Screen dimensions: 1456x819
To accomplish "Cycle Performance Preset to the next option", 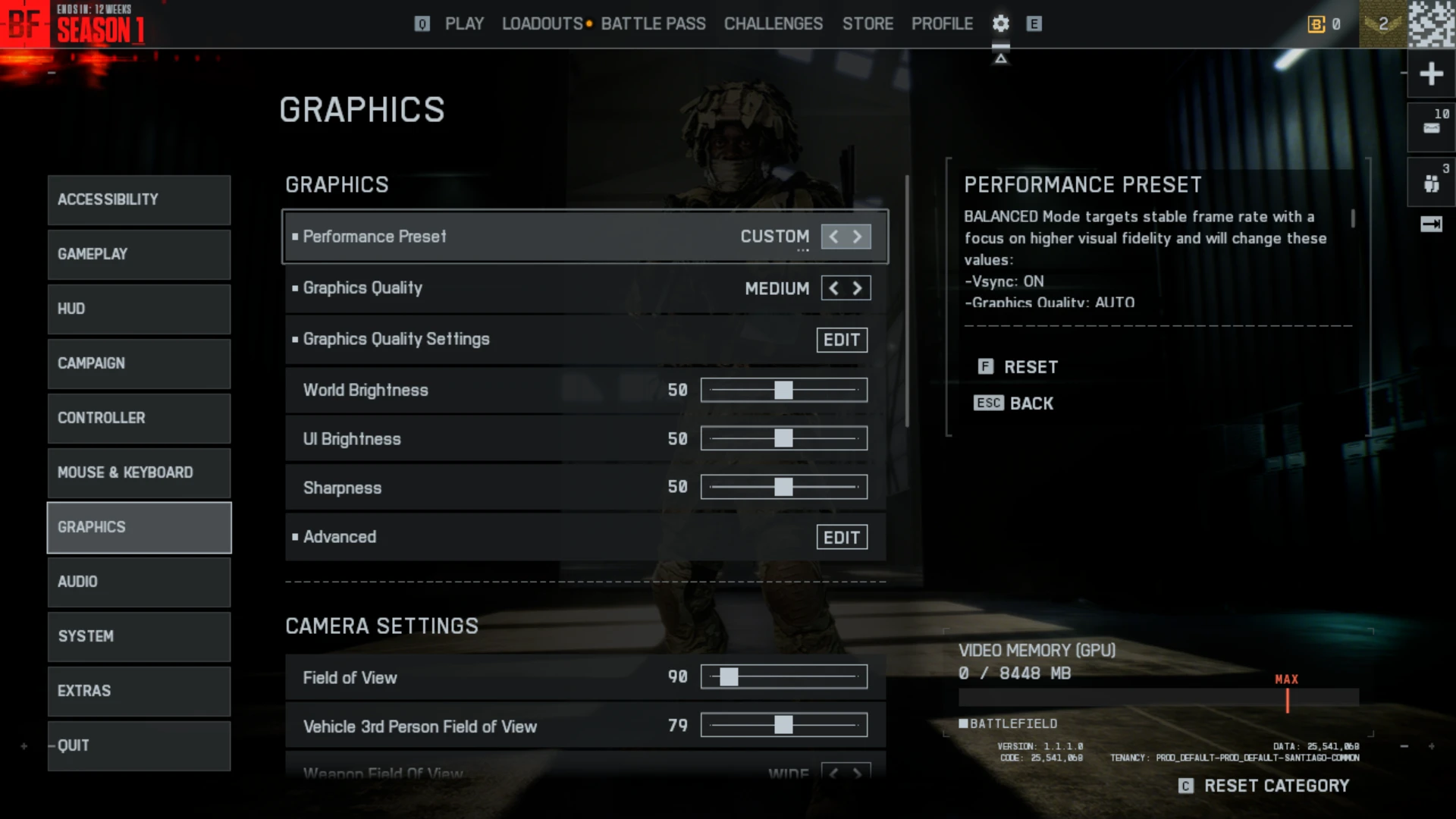I will coord(858,237).
